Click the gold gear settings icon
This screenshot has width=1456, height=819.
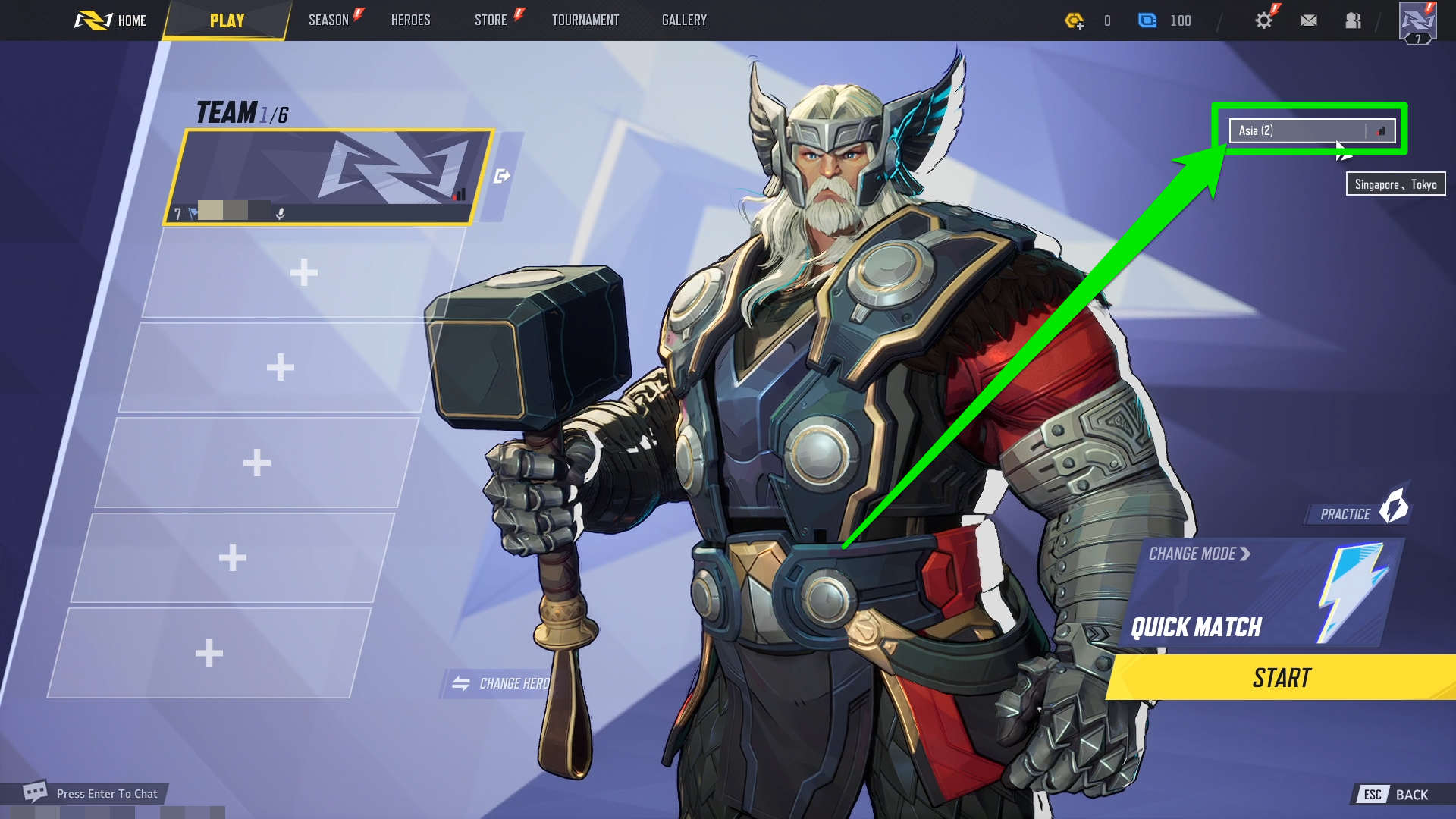(1263, 20)
